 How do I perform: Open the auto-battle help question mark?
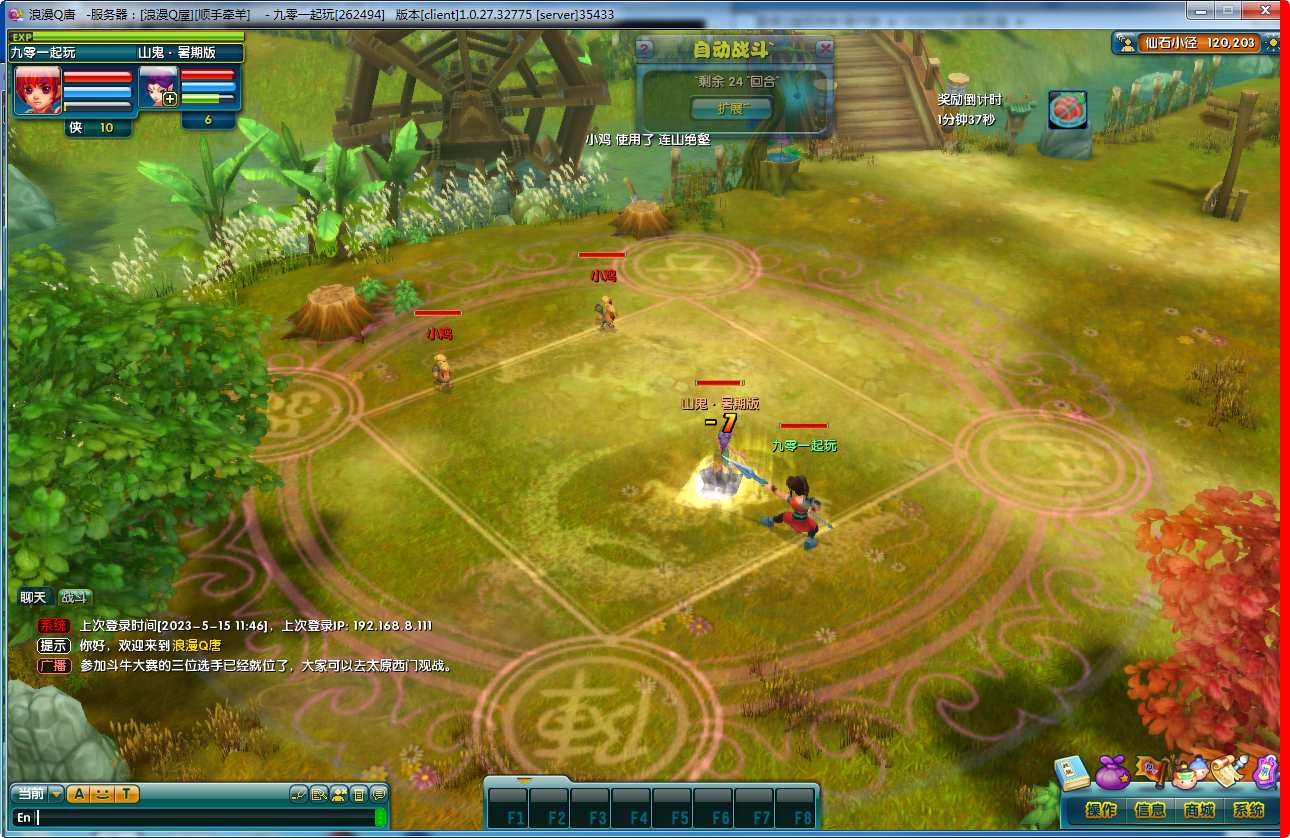click(645, 47)
